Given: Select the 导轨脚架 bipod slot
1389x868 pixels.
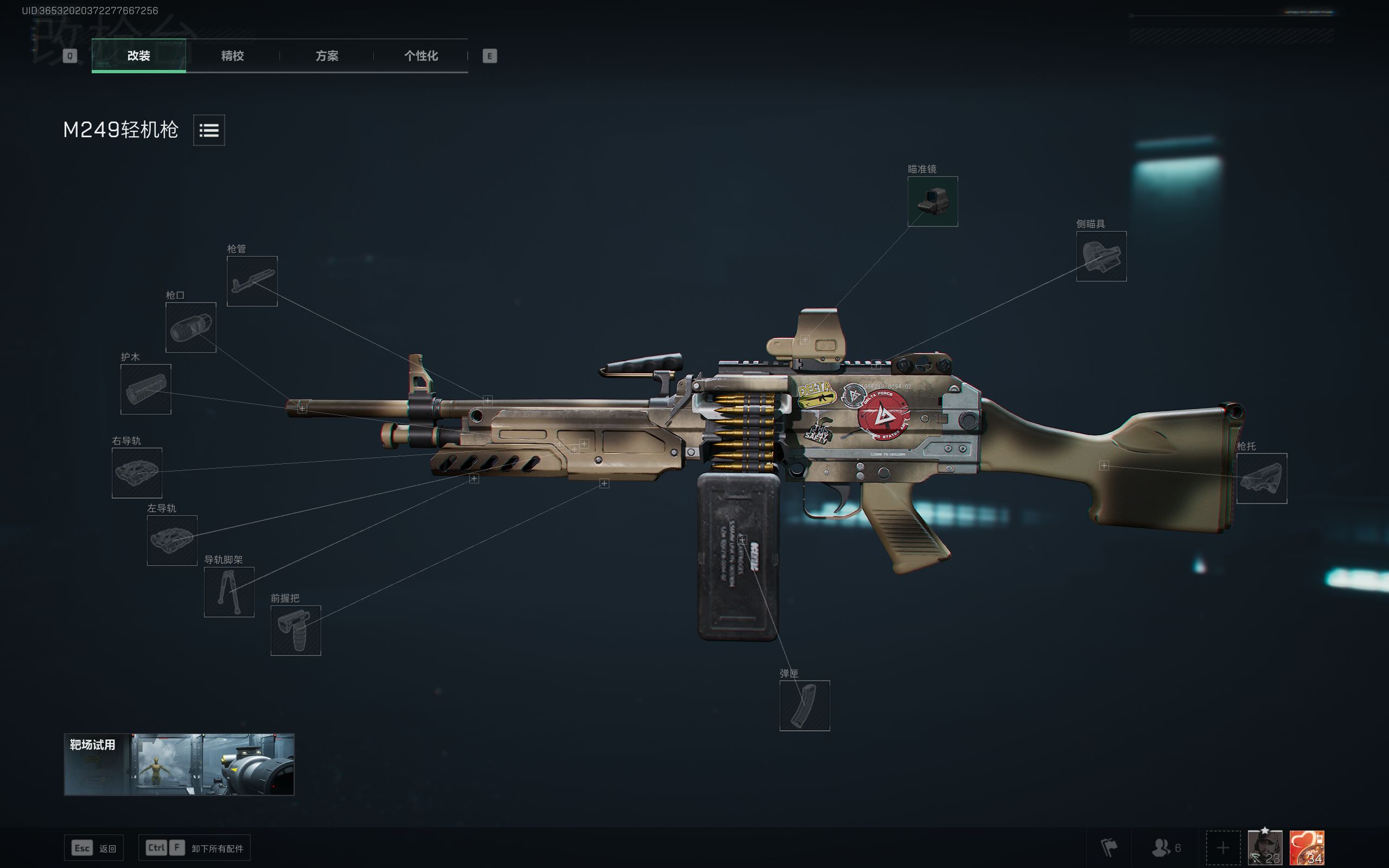Looking at the screenshot, I should (229, 592).
